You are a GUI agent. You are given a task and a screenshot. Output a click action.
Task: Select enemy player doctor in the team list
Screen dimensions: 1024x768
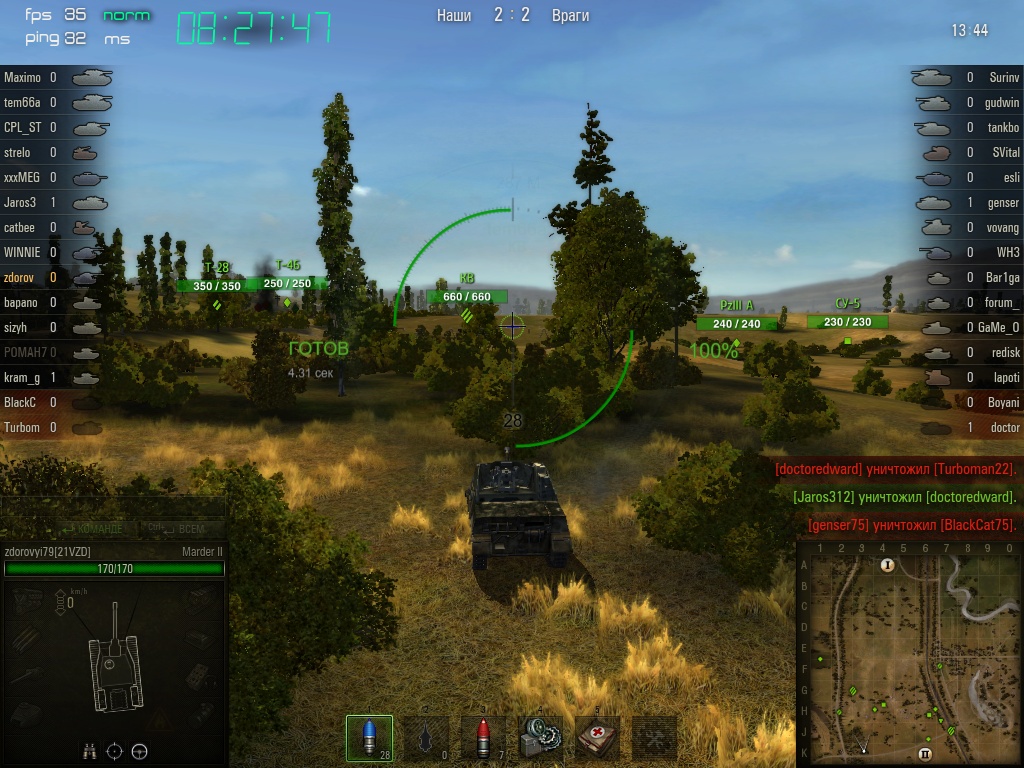pos(1004,427)
